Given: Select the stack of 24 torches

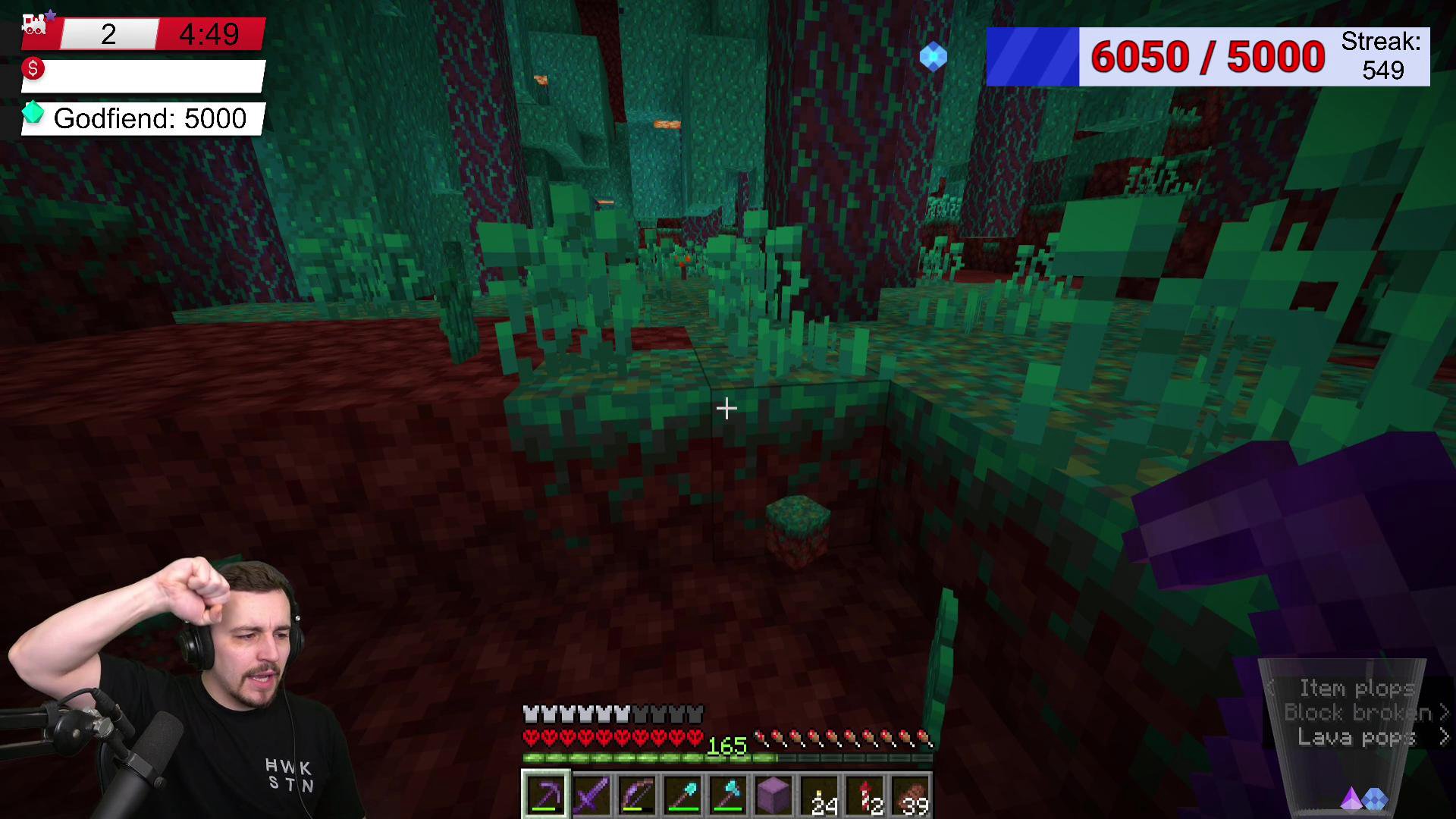Looking at the screenshot, I should pyautogui.click(x=820, y=795).
